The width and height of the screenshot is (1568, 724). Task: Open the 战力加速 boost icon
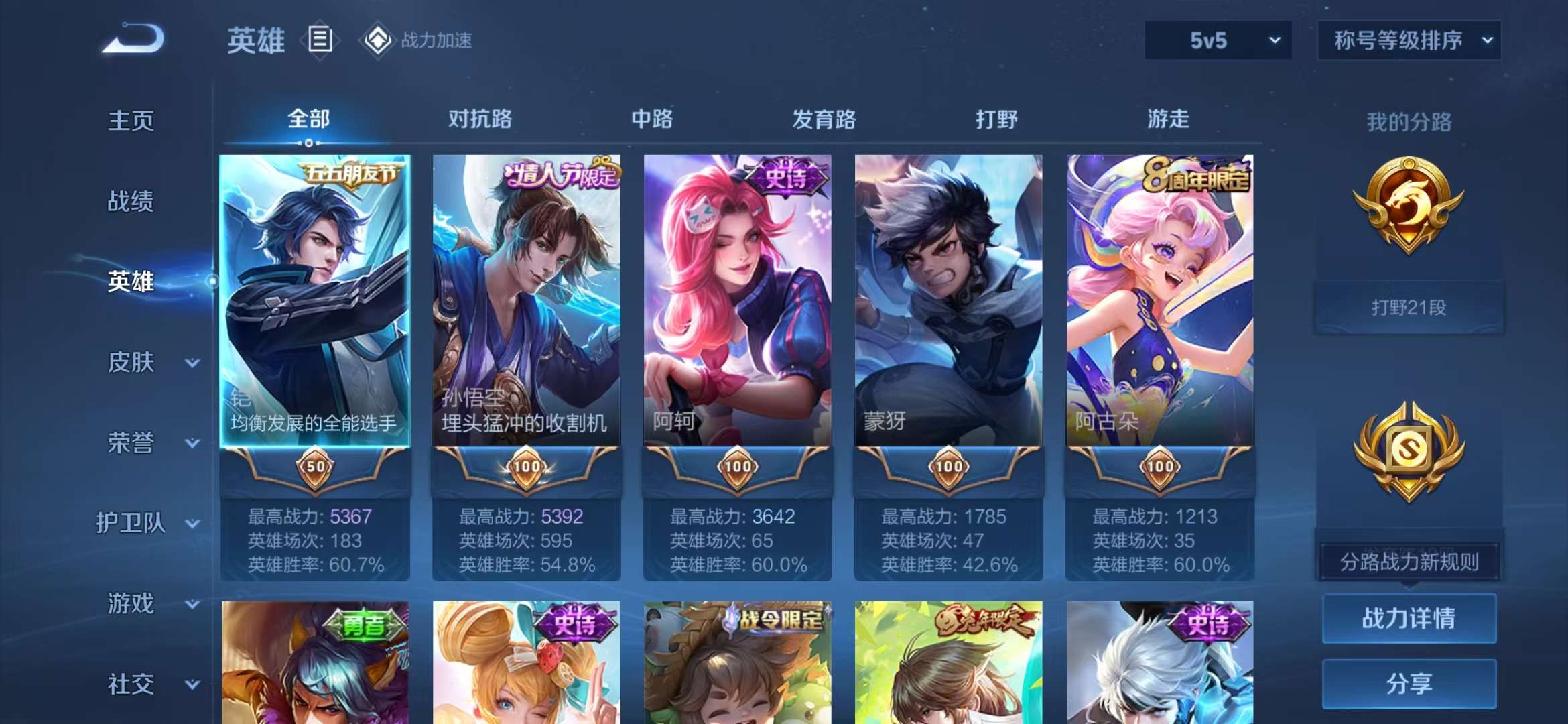coord(377,40)
